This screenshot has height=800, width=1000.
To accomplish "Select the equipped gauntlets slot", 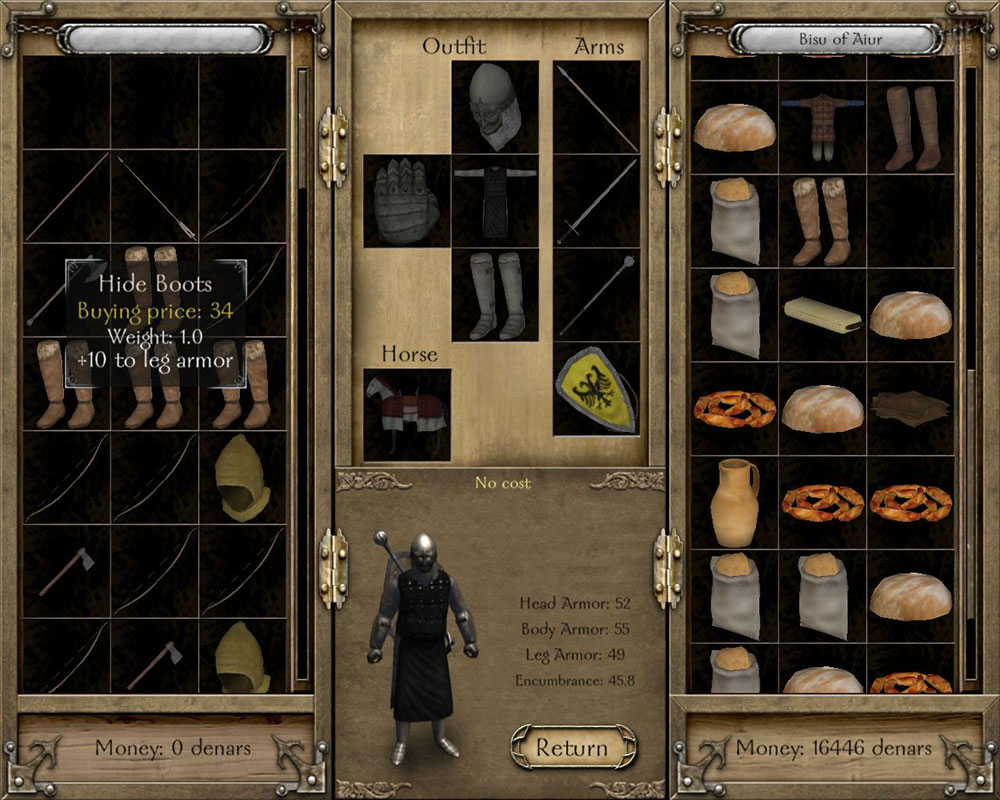I will pyautogui.click(x=406, y=200).
